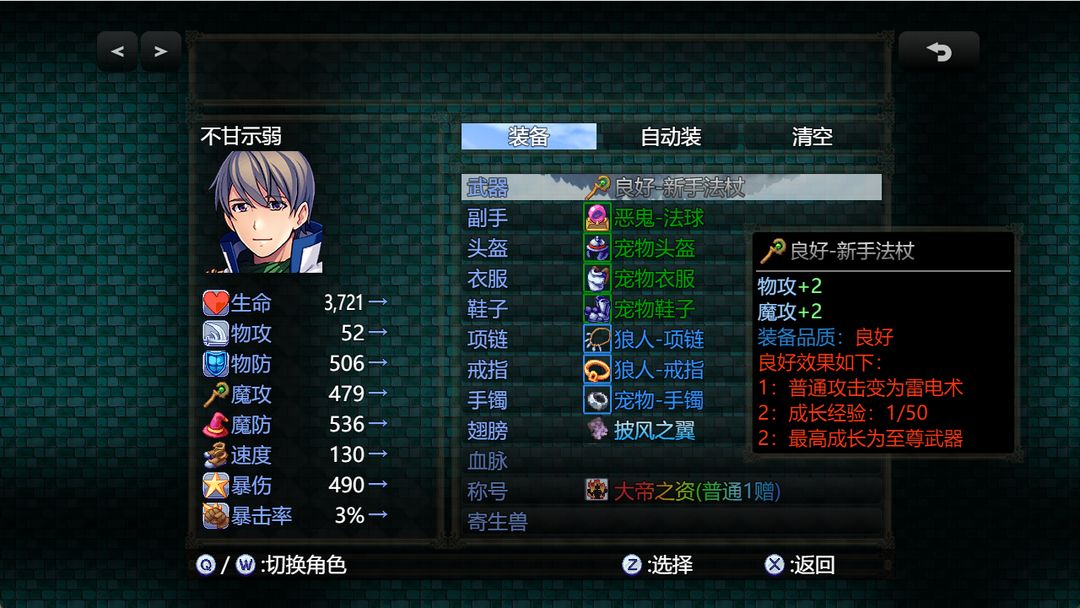Activate the 清空 clear-all option
Viewport: 1080px width, 608px height.
(x=812, y=137)
